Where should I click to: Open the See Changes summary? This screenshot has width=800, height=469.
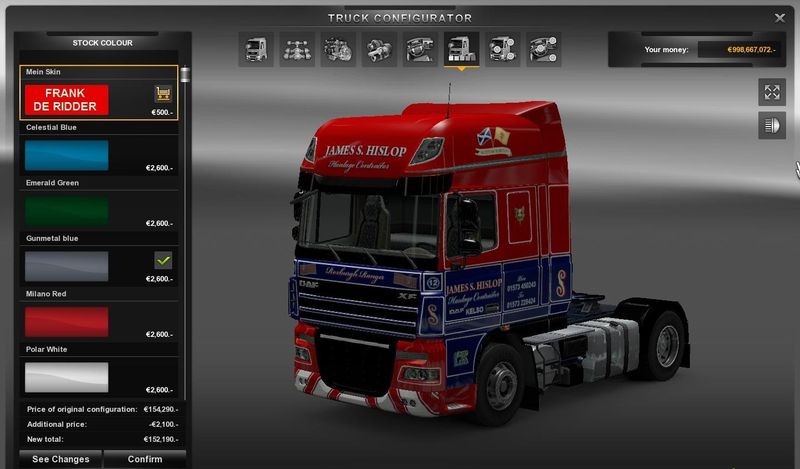[x=61, y=459]
